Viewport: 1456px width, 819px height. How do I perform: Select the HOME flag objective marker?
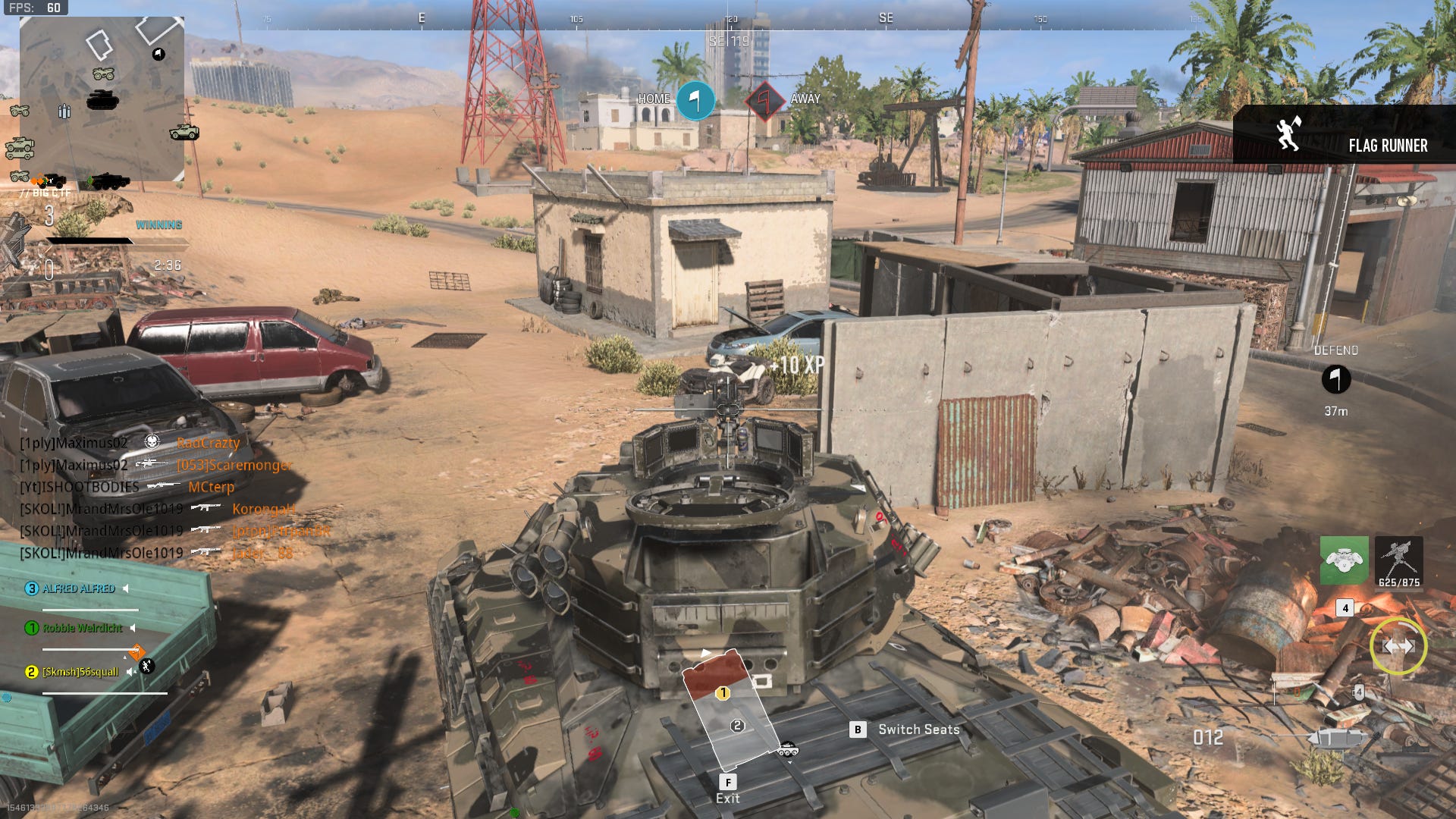click(695, 100)
